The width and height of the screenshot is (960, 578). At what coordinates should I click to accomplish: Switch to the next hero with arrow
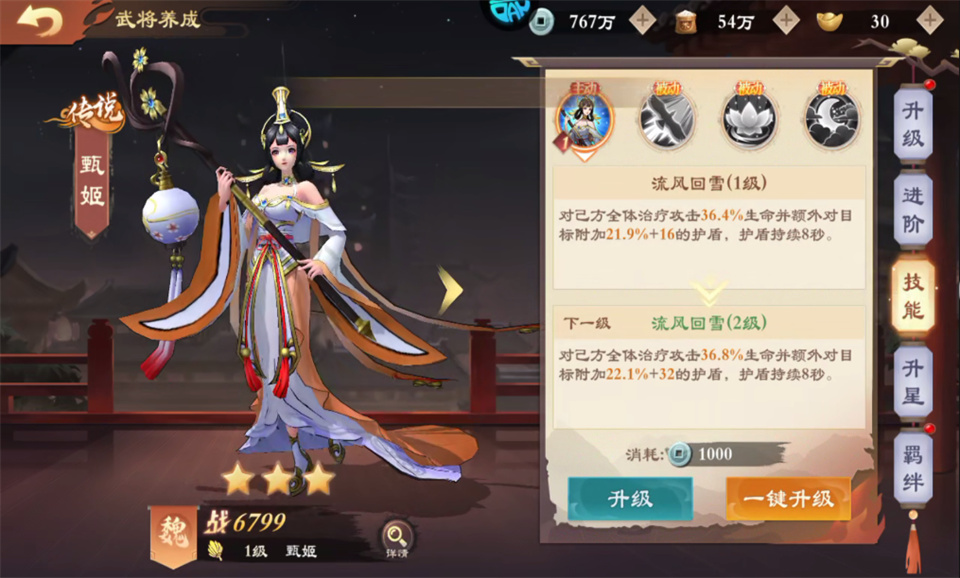pos(451,290)
